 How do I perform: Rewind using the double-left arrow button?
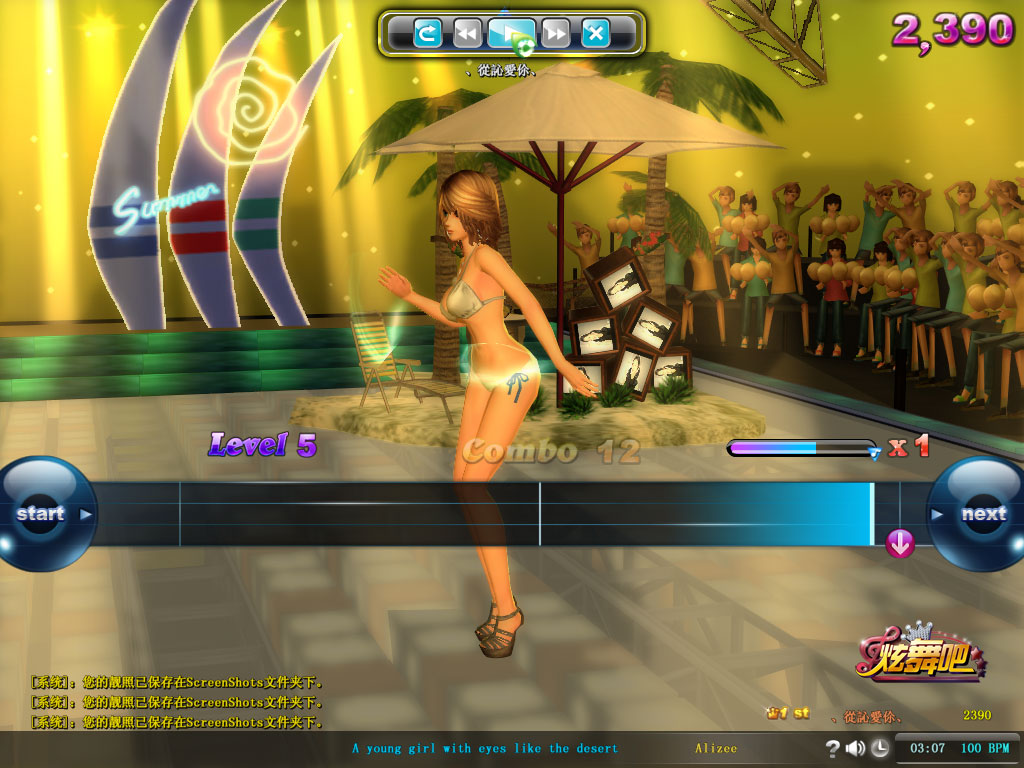466,34
